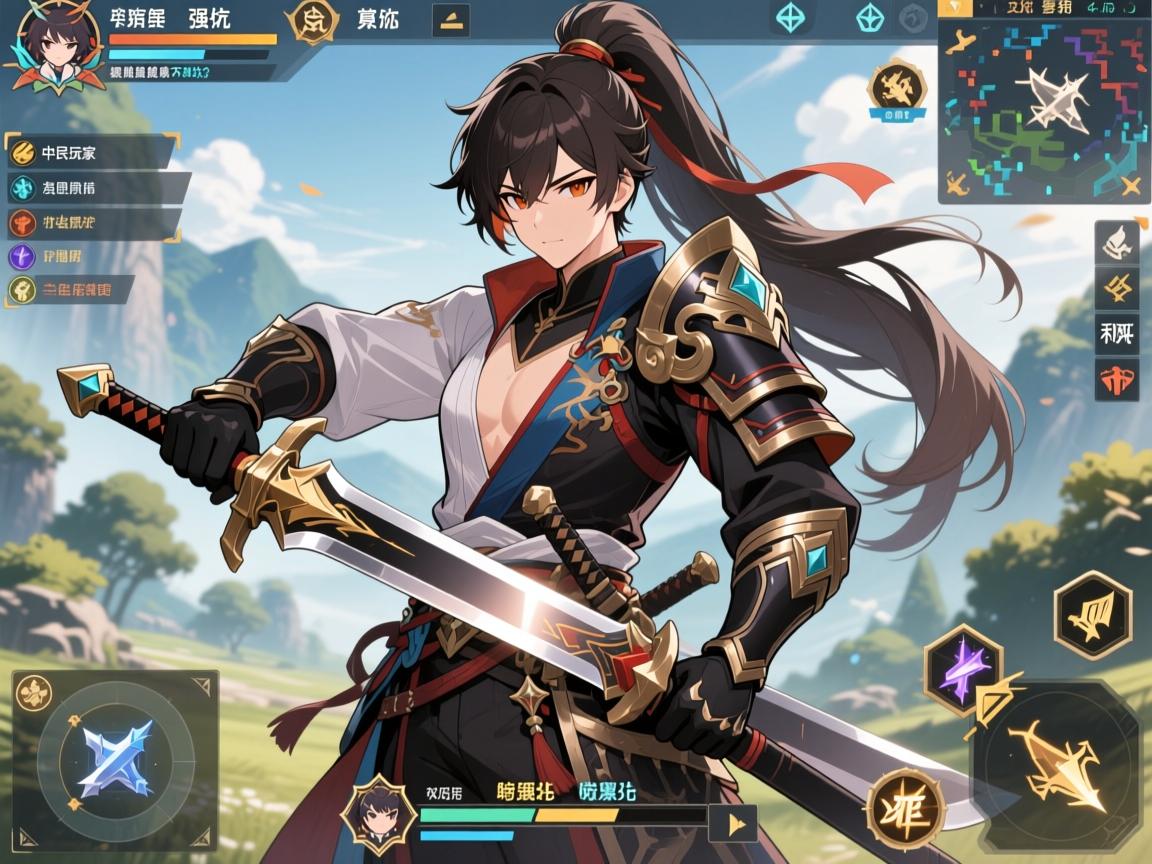Select the gold diamond icon on the right sidebar
The image size is (1152, 864).
pos(1118,289)
